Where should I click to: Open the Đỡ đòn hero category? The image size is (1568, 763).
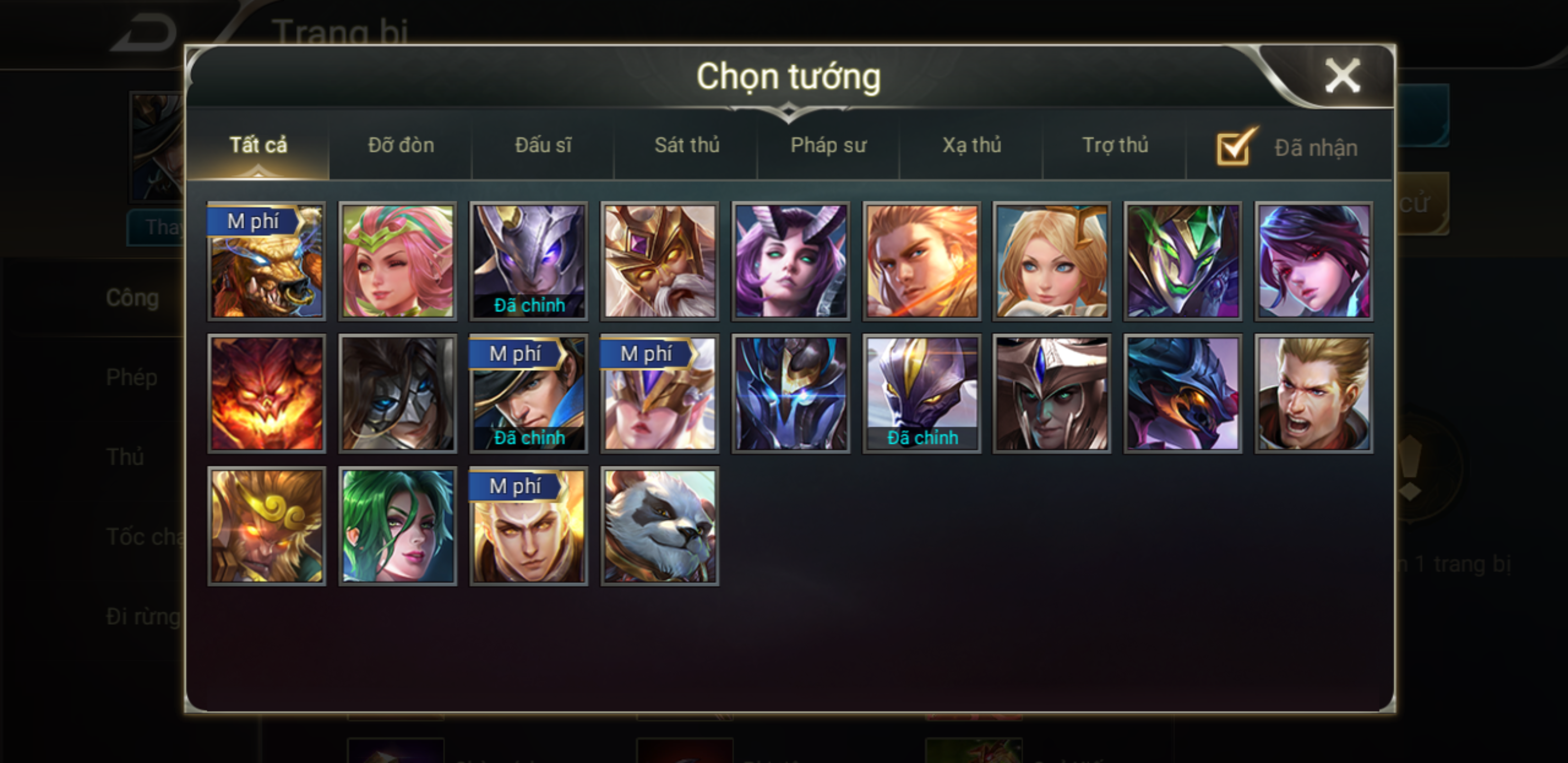coord(401,146)
